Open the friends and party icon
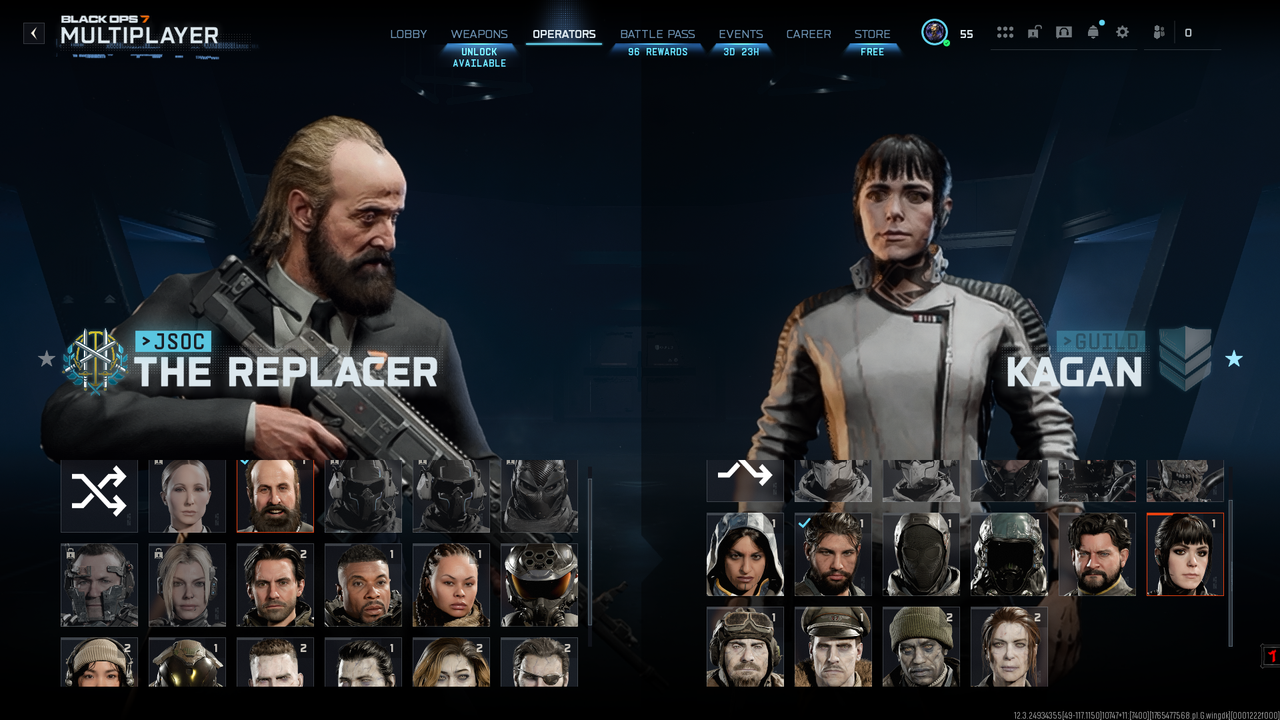 tap(1159, 33)
